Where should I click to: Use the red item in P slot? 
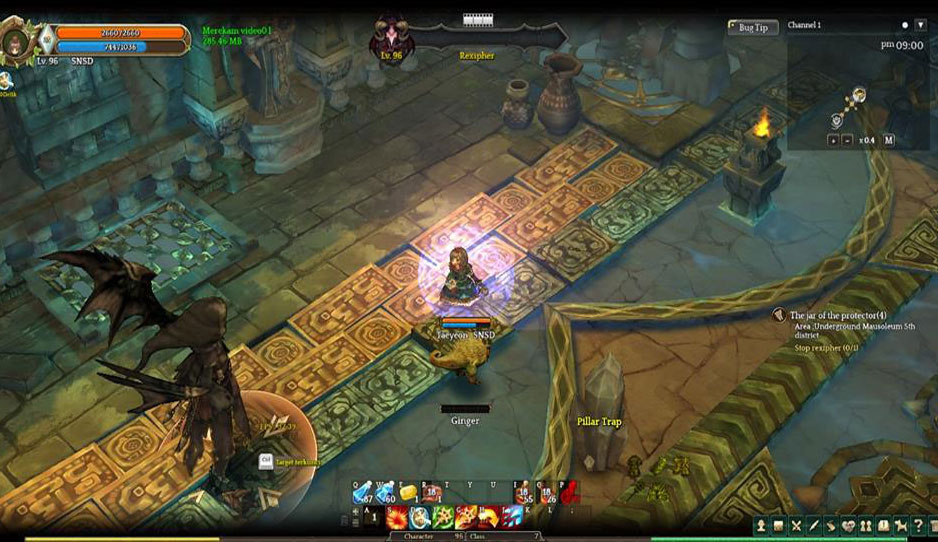pyautogui.click(x=568, y=492)
